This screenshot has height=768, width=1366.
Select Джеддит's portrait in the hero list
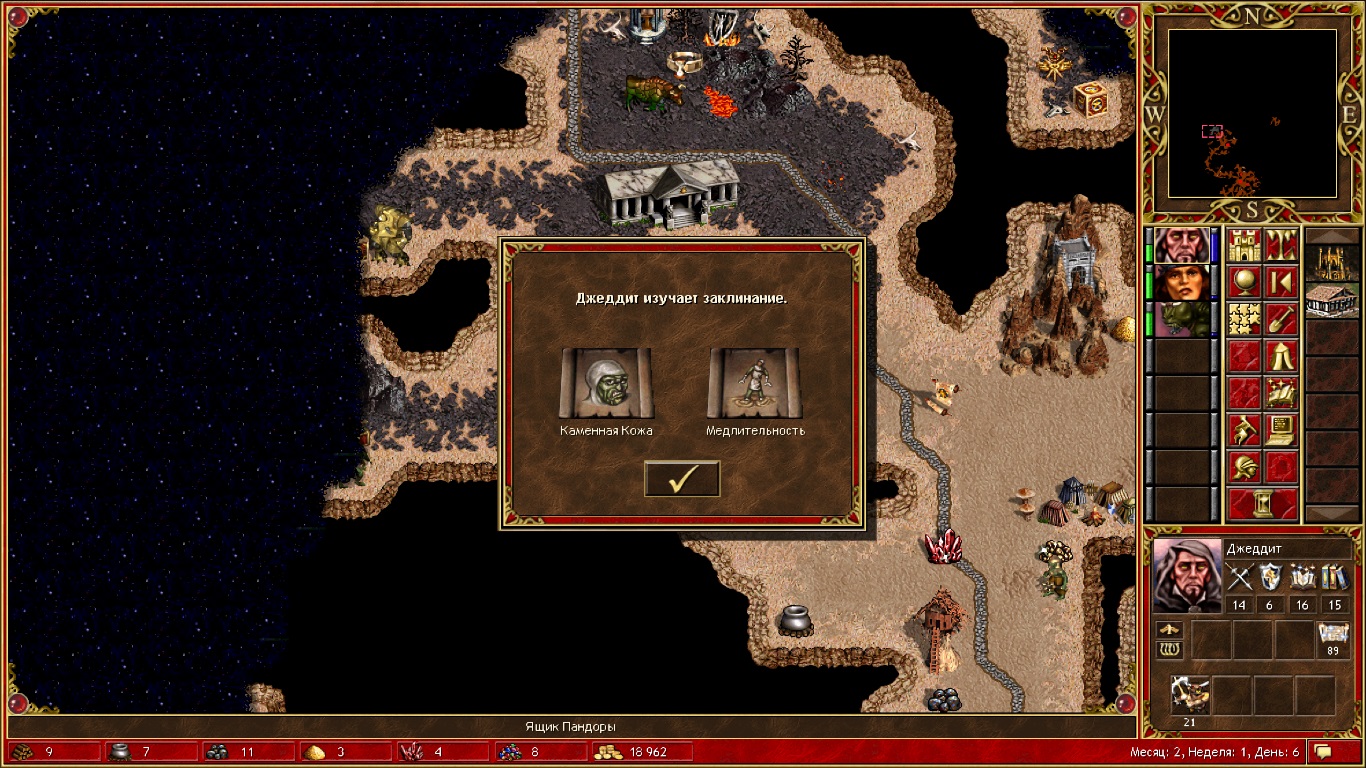[x=1180, y=246]
